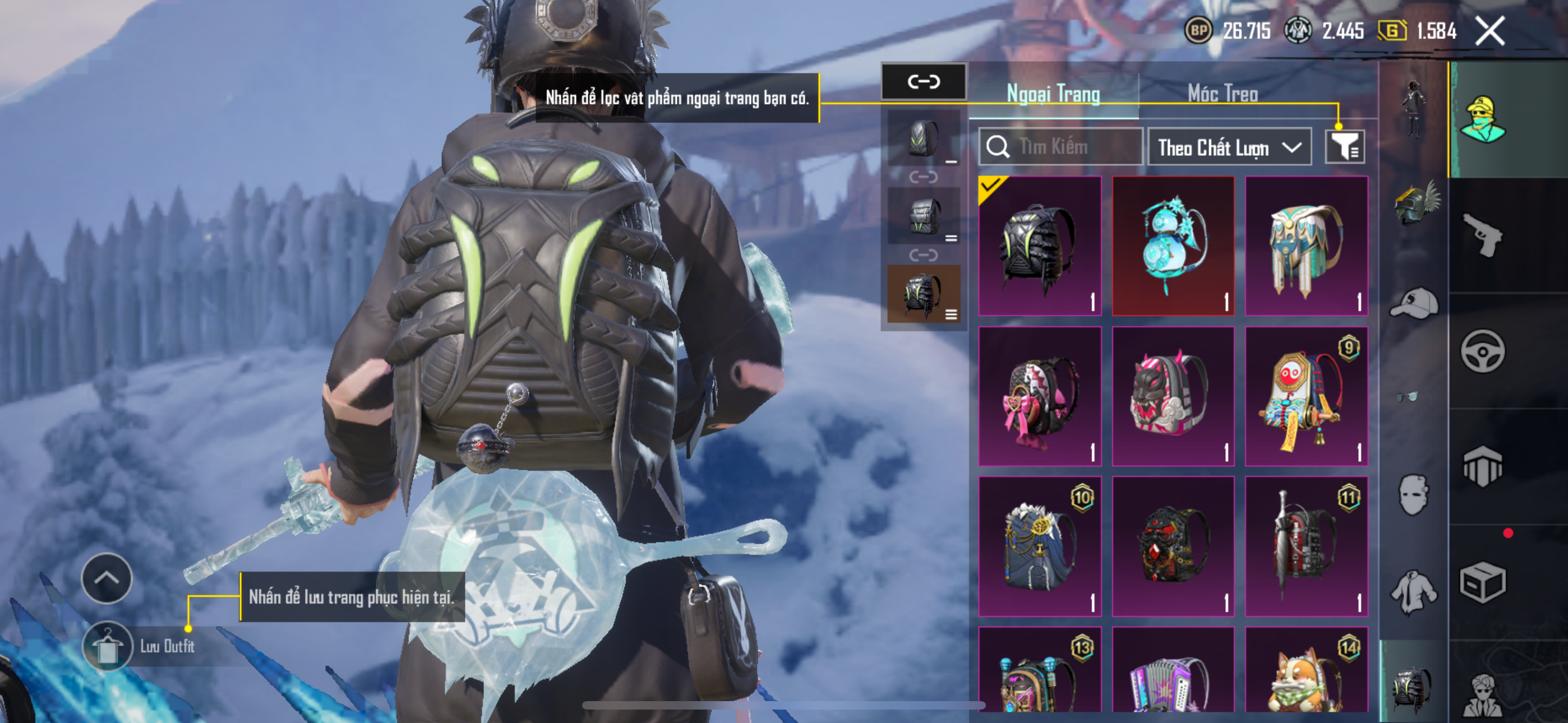Activate the link toggle button
The width and height of the screenshot is (1568, 723).
point(924,82)
